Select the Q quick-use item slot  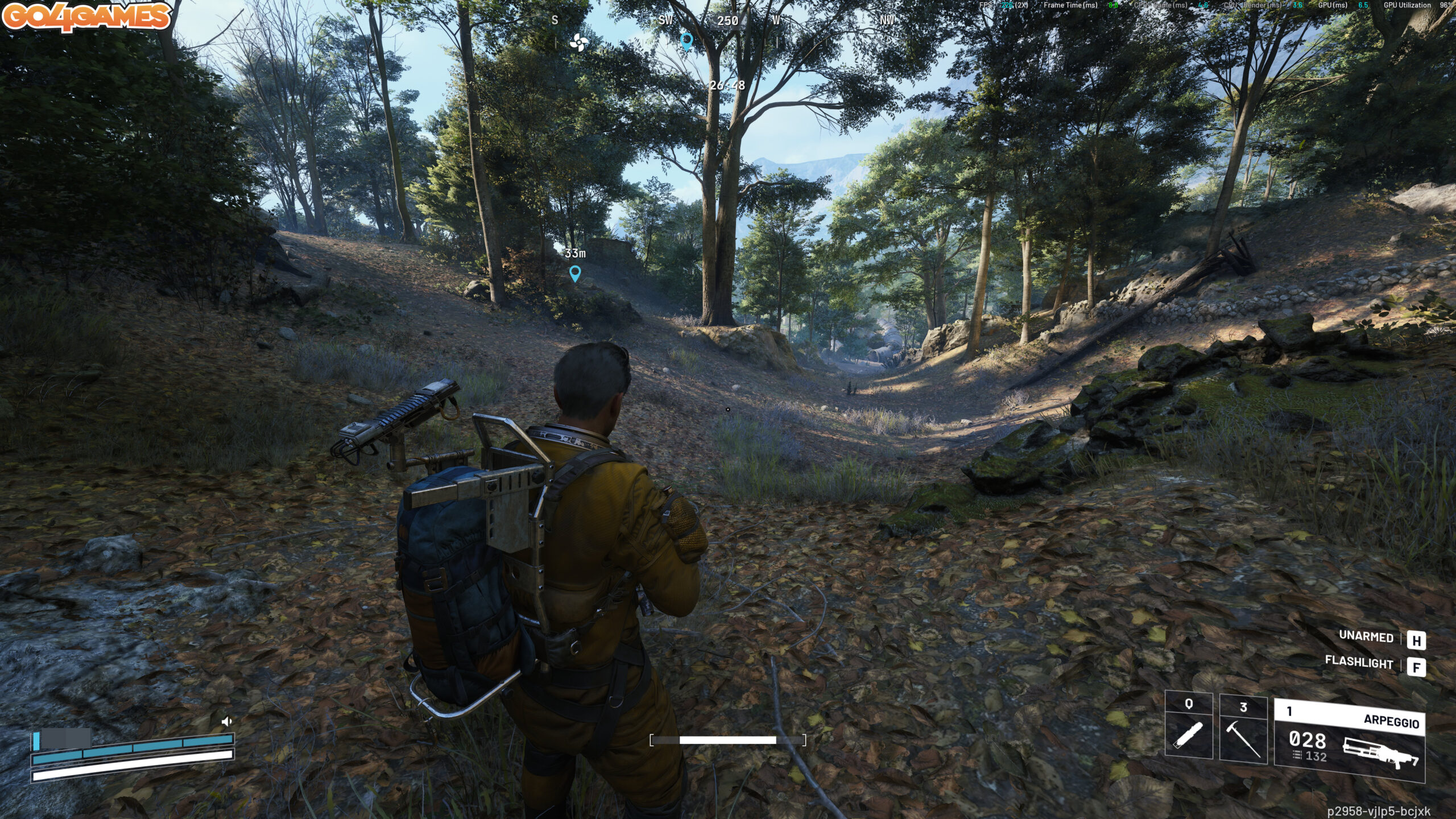1189,727
